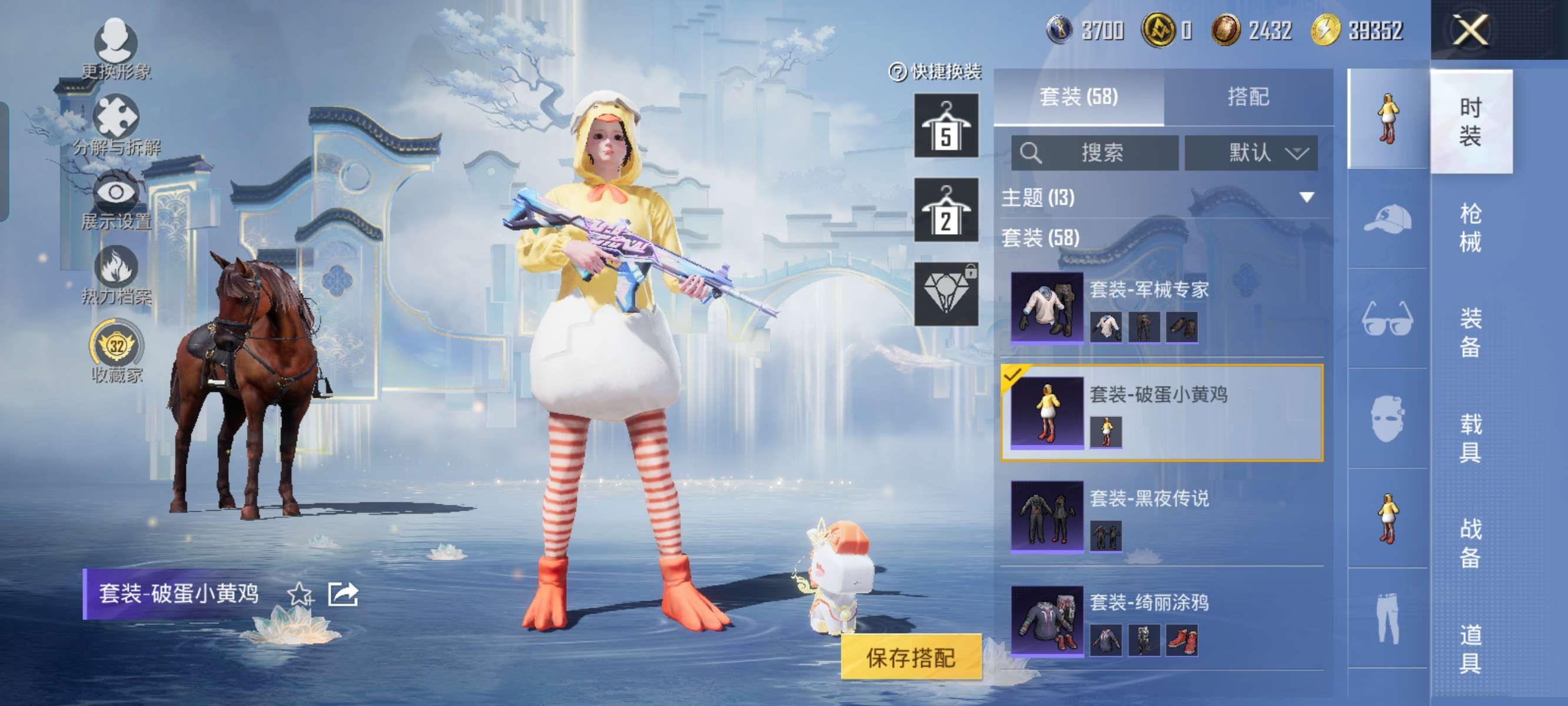Share the outfit via arrow icon
The width and height of the screenshot is (1568, 706).
343,594
